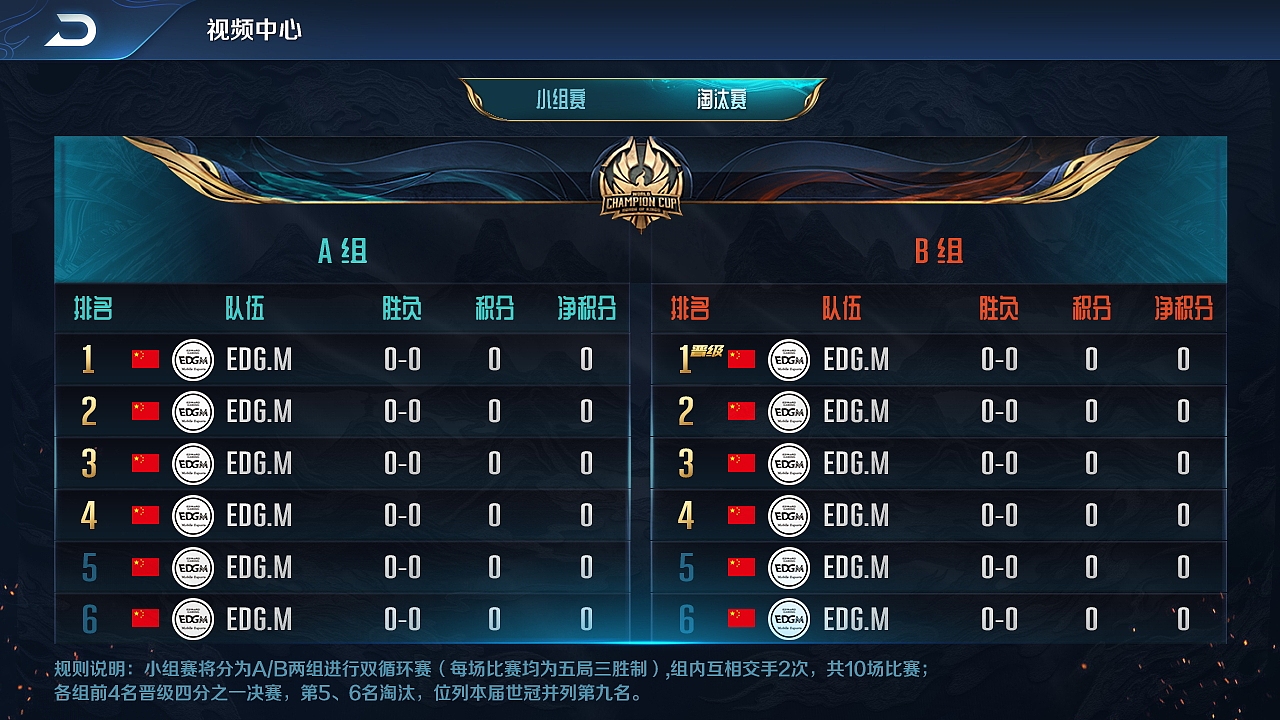Click the EDG.M logo at Group A rank 6

coord(193,618)
